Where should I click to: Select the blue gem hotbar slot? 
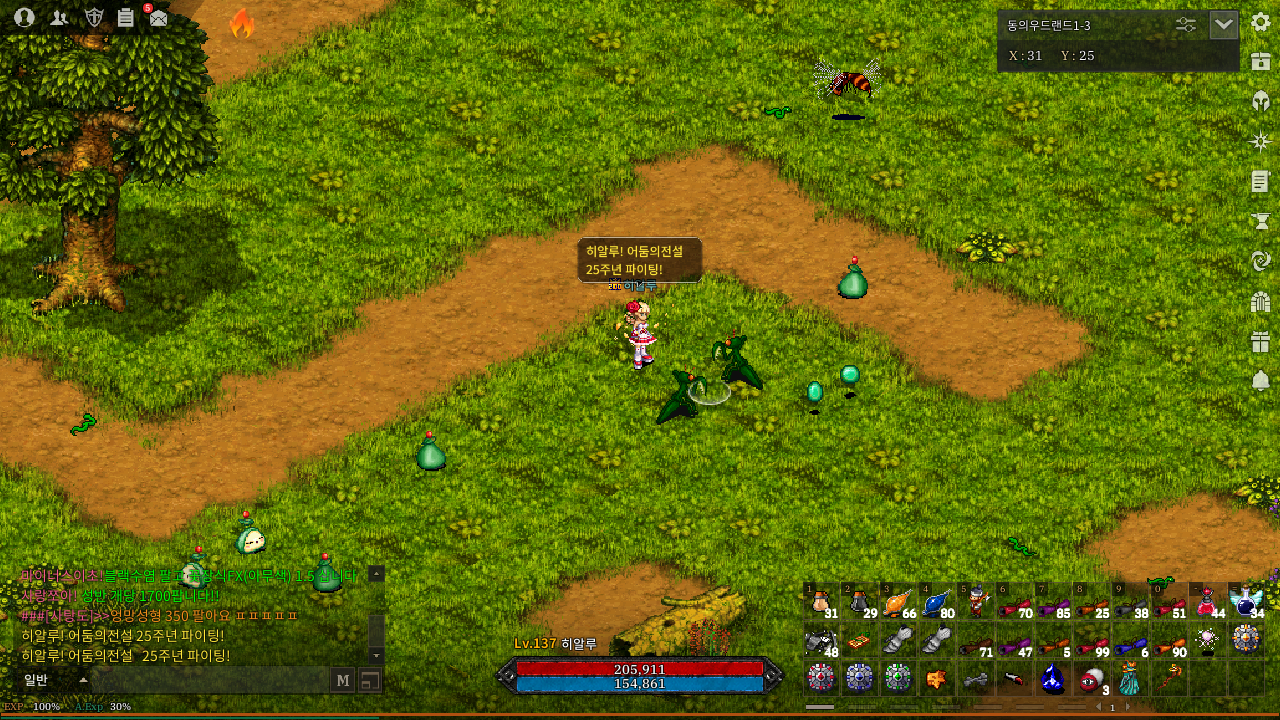point(1052,679)
